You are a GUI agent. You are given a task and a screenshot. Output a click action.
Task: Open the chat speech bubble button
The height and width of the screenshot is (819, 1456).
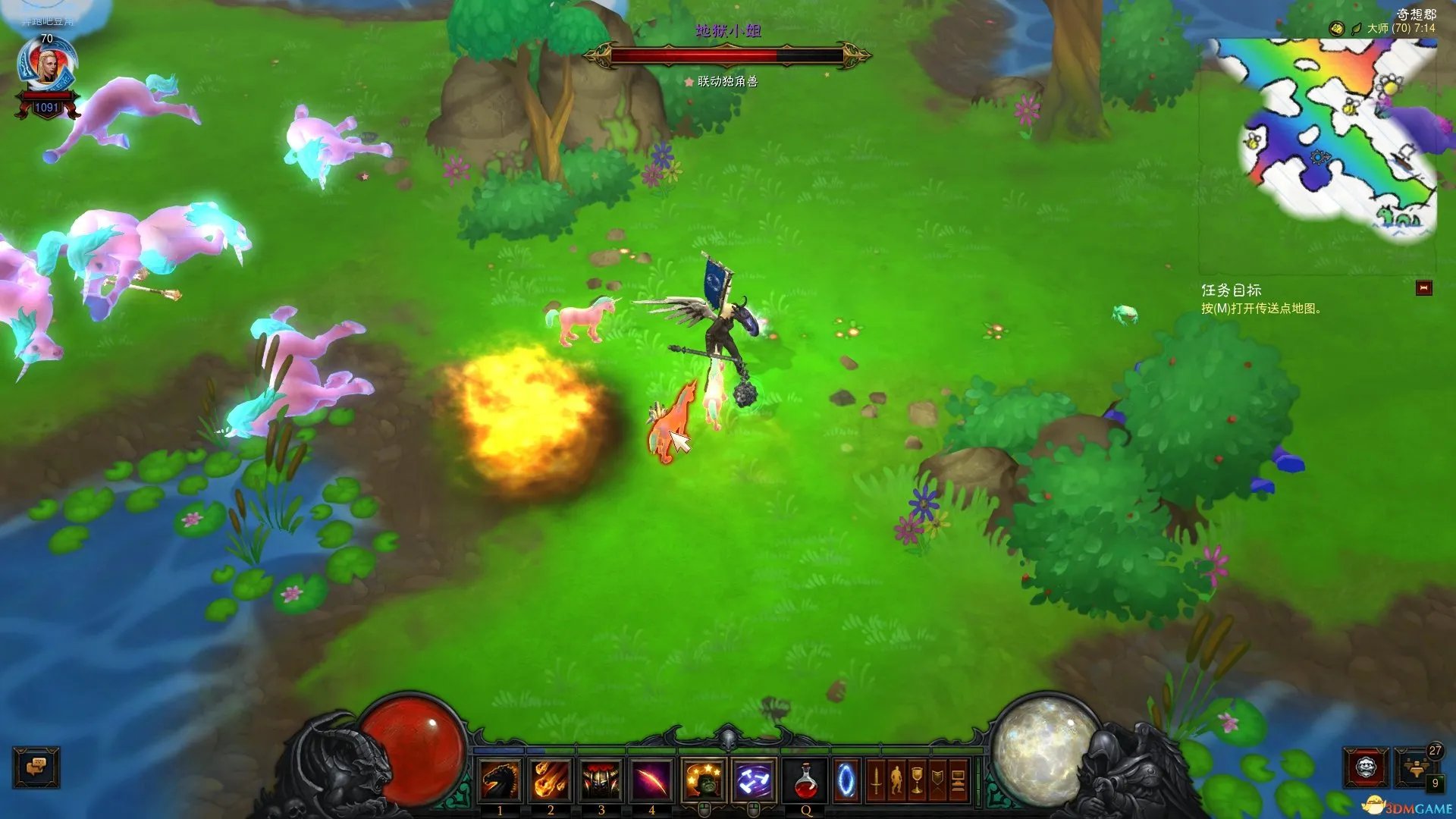(36, 767)
